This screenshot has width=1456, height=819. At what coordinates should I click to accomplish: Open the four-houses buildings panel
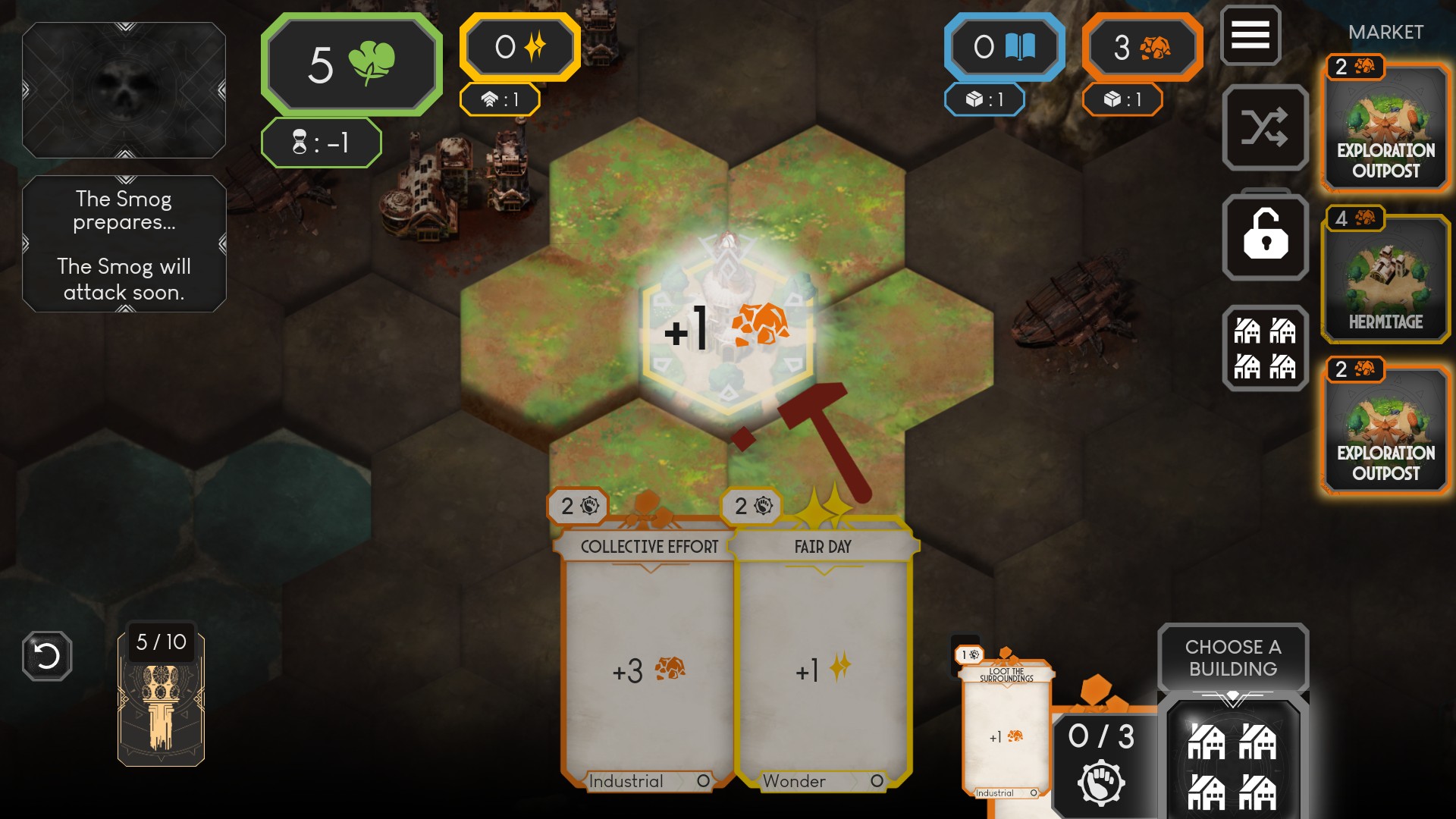pyautogui.click(x=1265, y=349)
